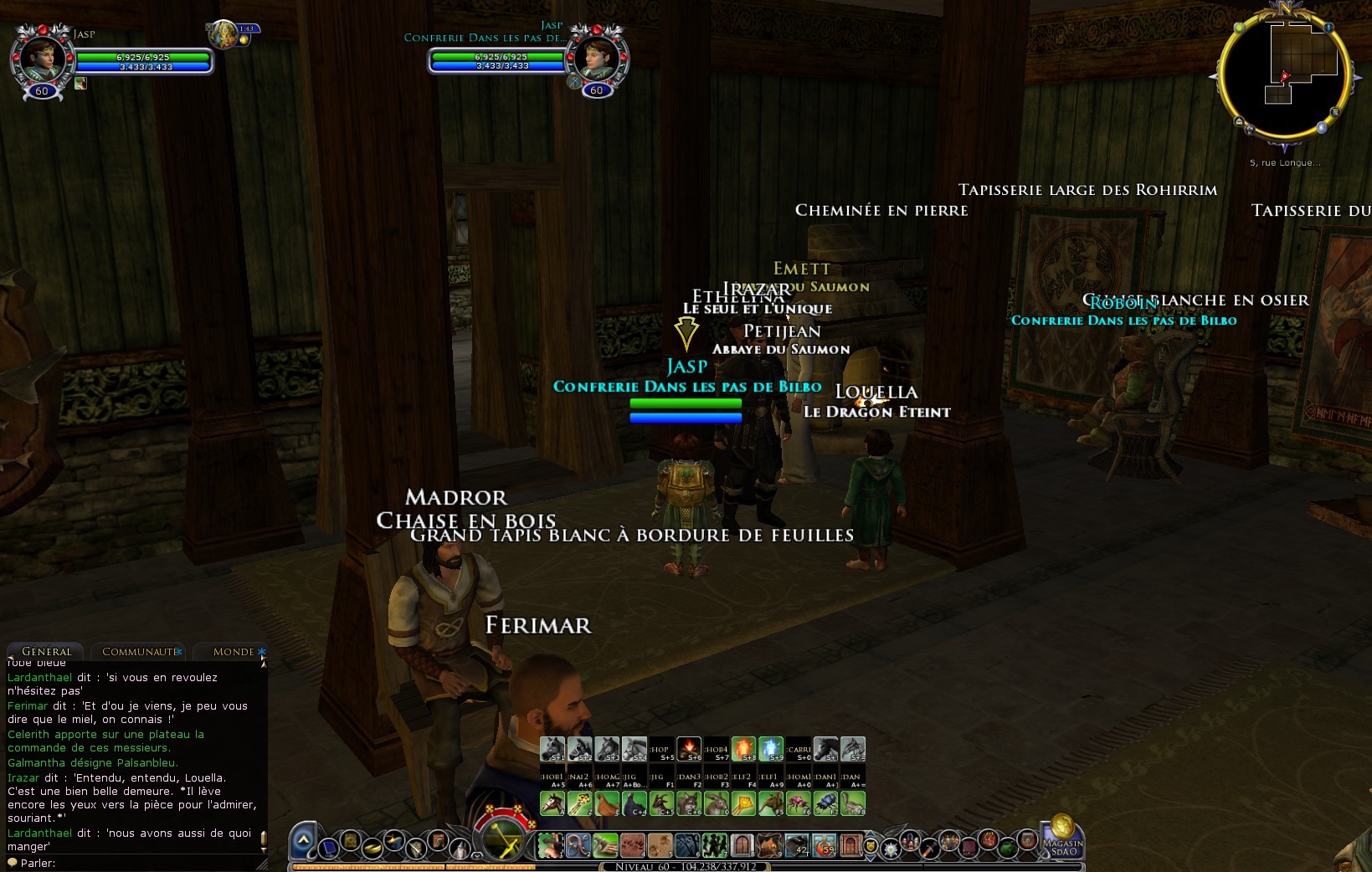Click the golden-helmed hero buff icon
This screenshot has height=872, width=1372.
[224, 33]
